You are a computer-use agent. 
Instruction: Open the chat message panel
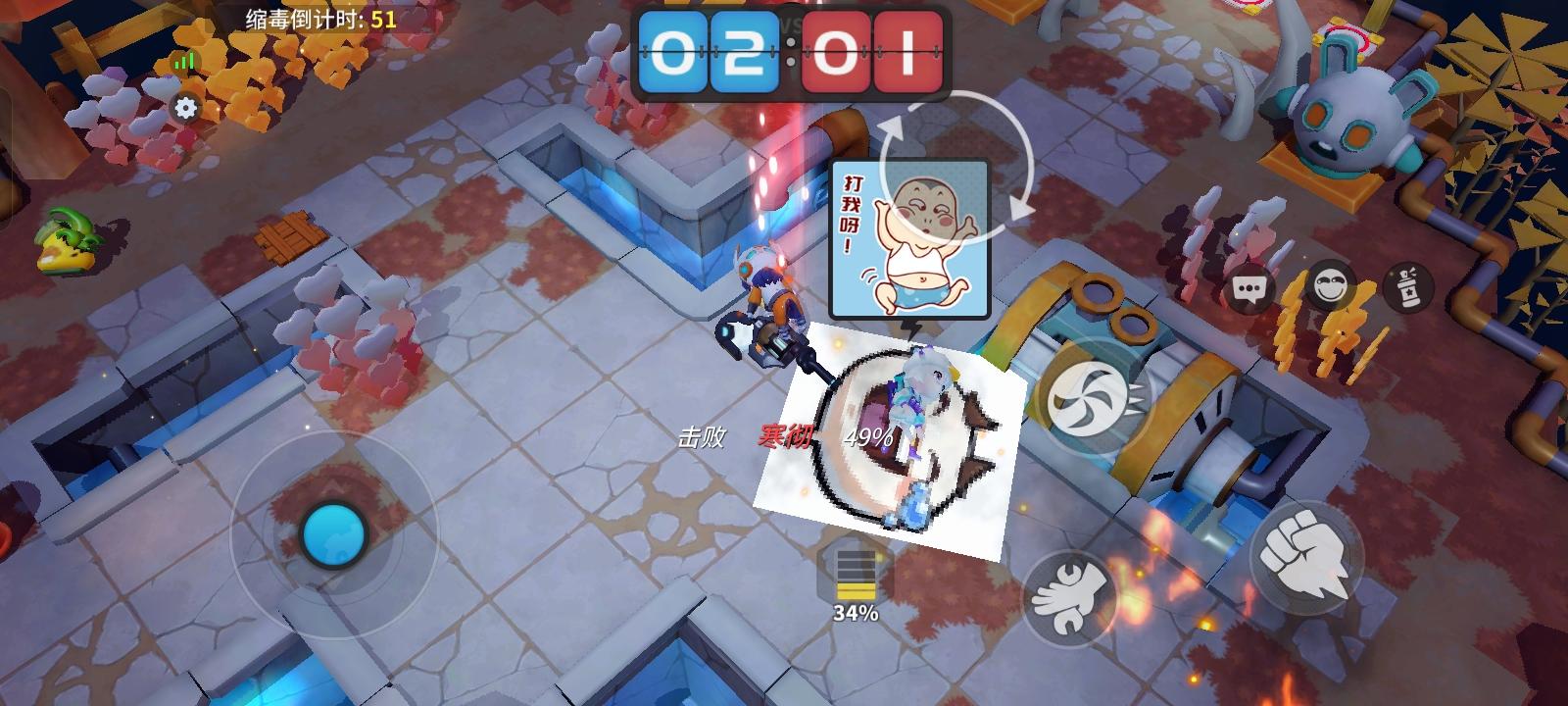pyautogui.click(x=1249, y=289)
